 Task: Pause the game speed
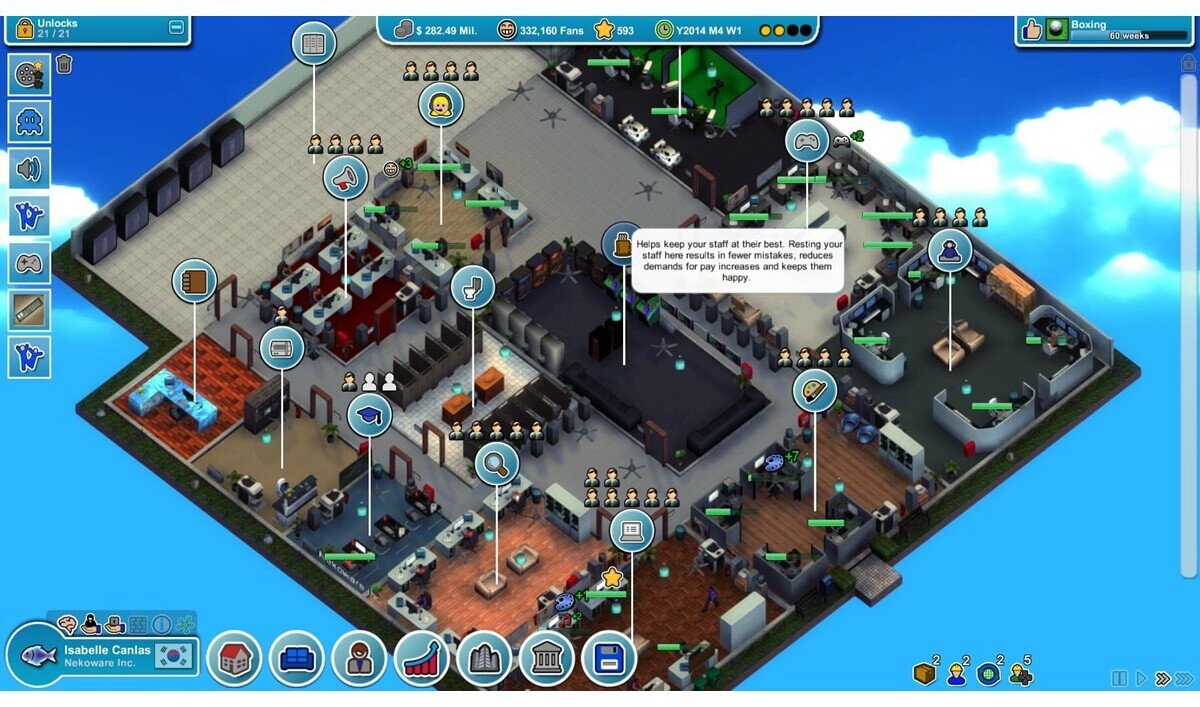coord(1119,679)
